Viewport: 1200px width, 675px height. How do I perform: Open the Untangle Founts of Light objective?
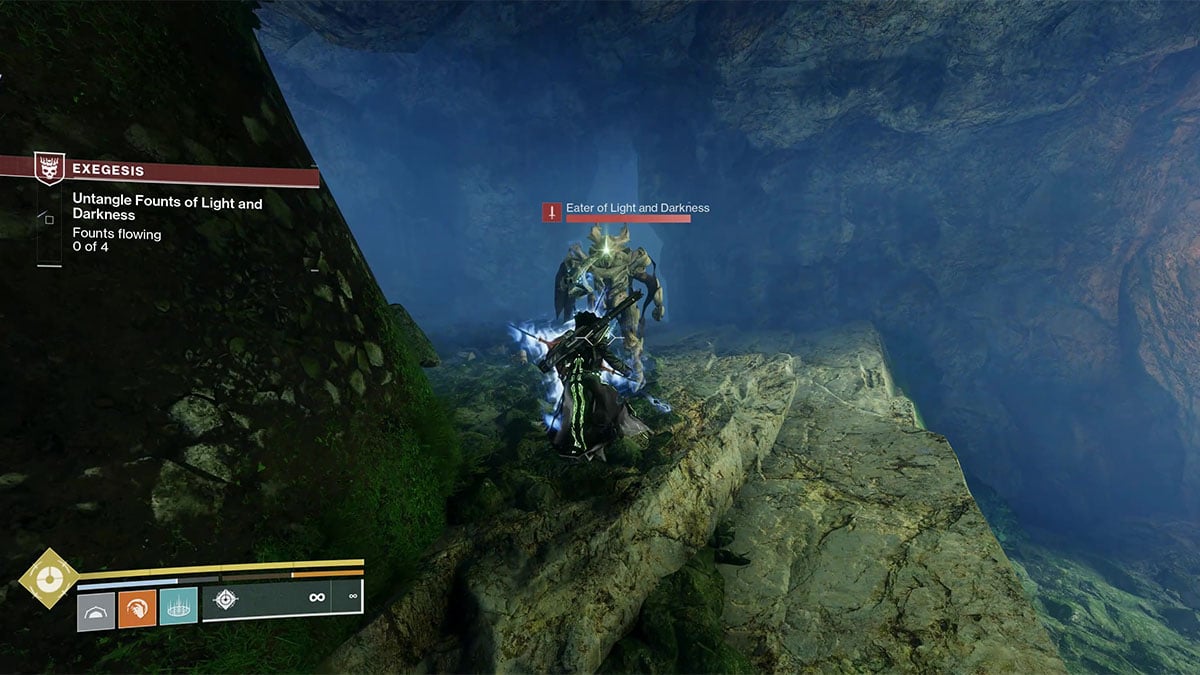click(x=167, y=210)
